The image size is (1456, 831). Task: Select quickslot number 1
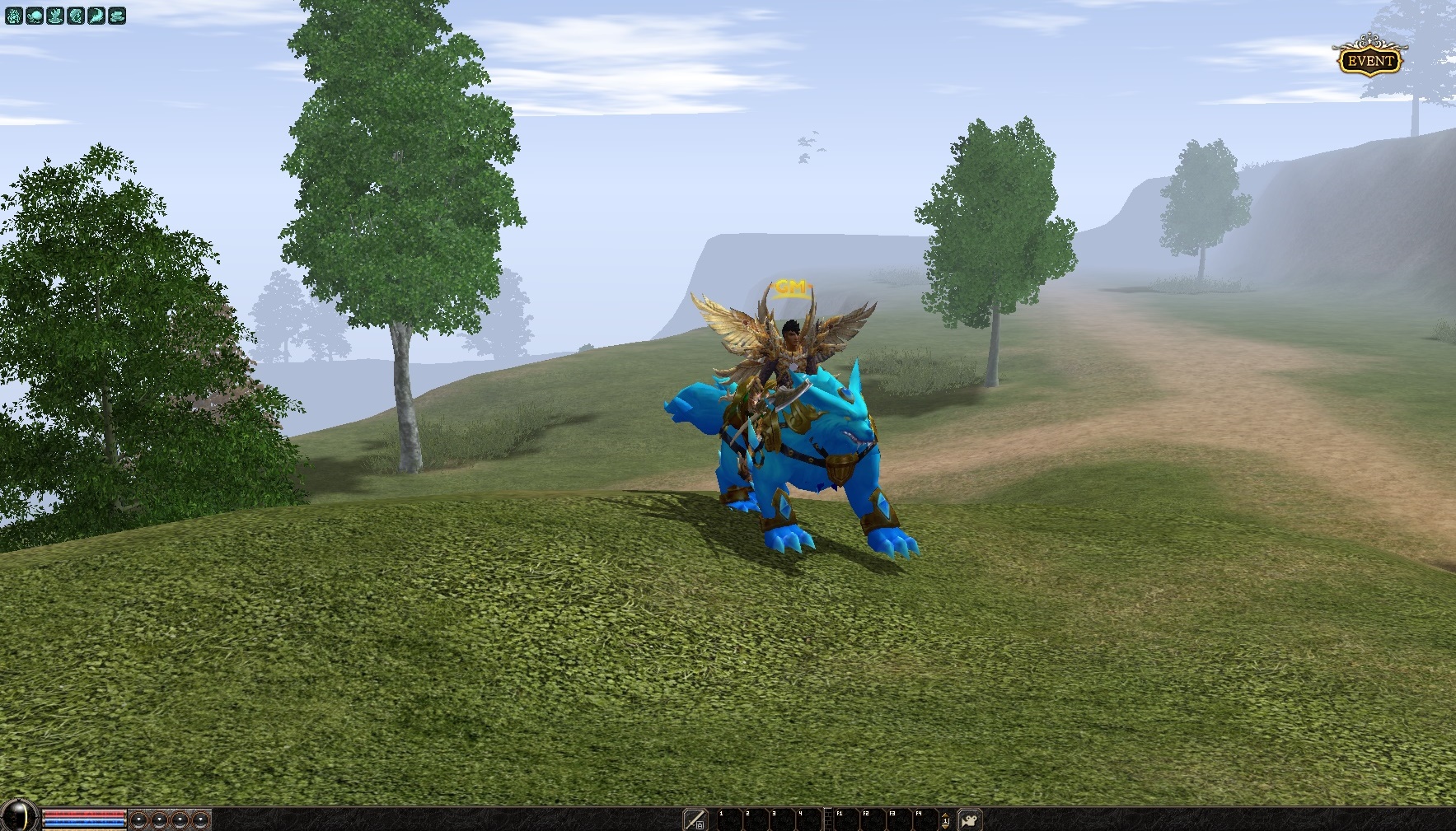[730, 820]
